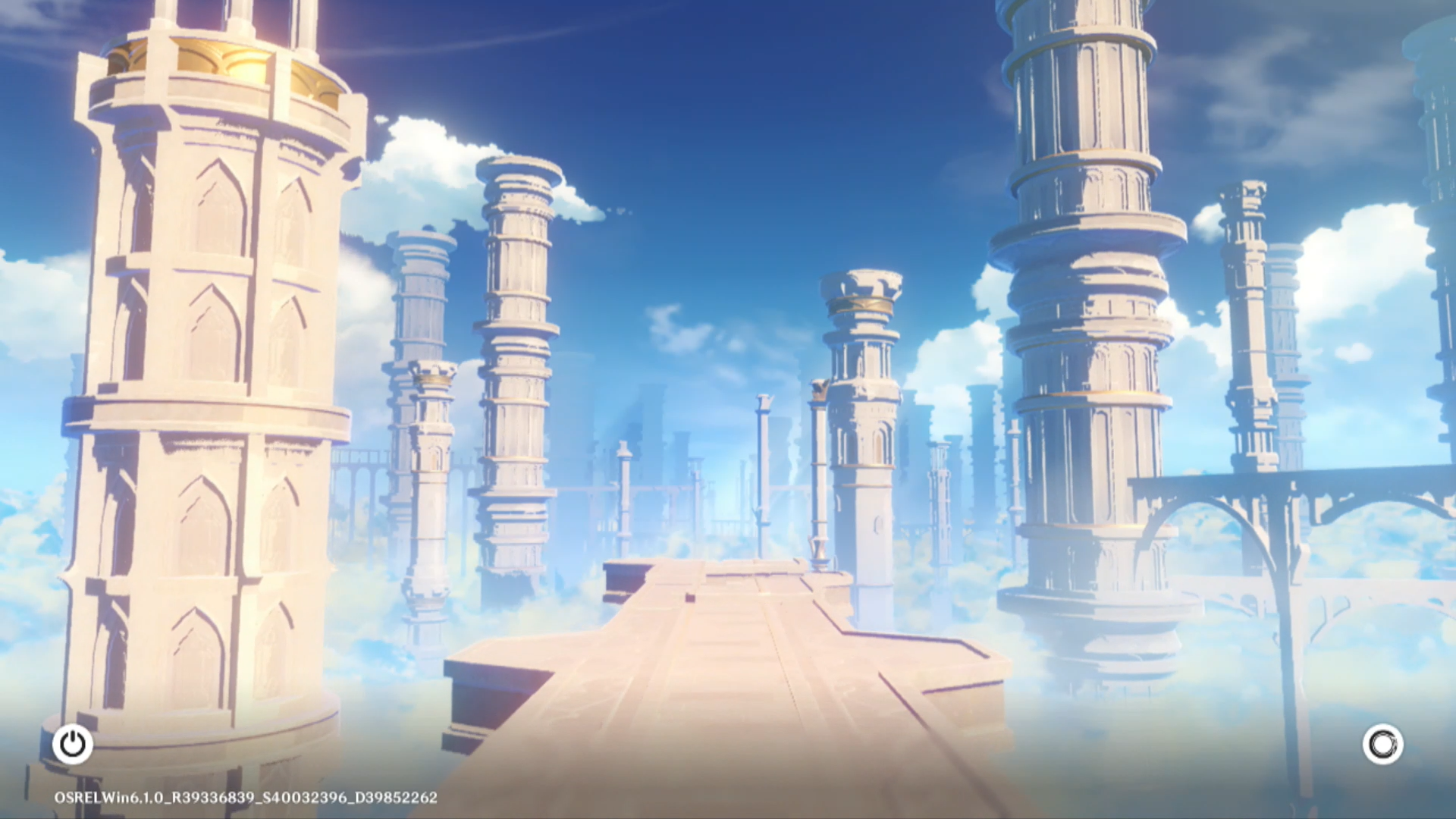This screenshot has height=819, width=1456.
Task: Open the circular icon in the bottom-right corner
Action: click(x=1382, y=744)
